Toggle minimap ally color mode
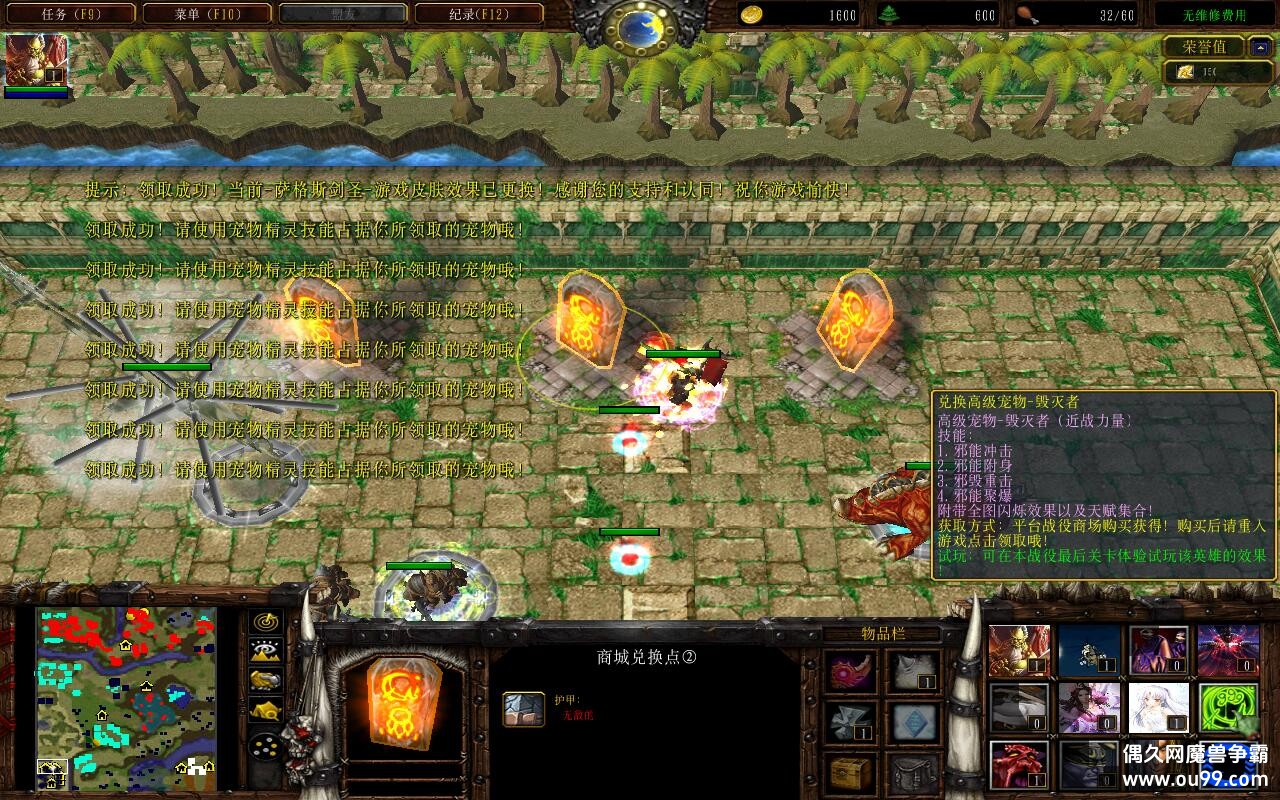Viewport: 1280px width, 800px height. coord(265,681)
